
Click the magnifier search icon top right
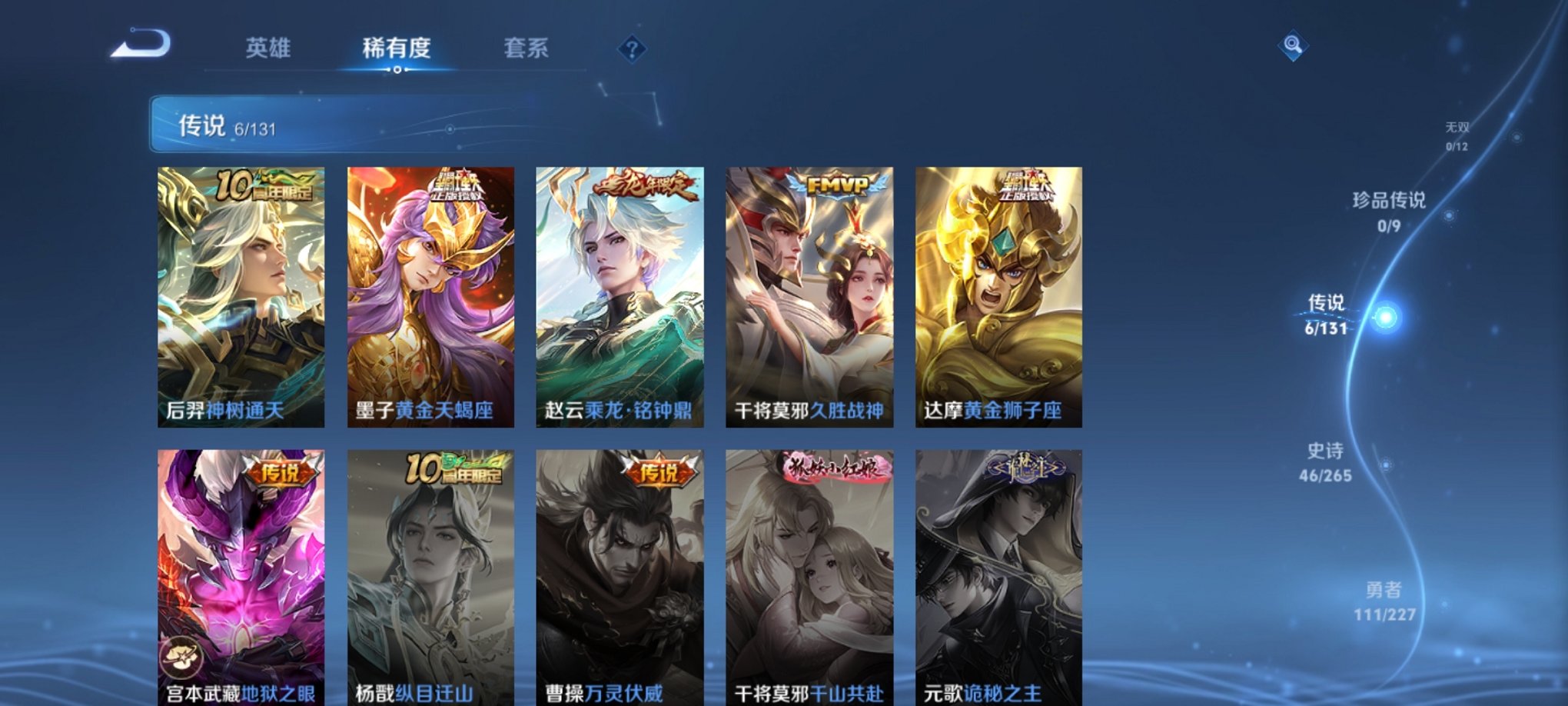click(1291, 46)
